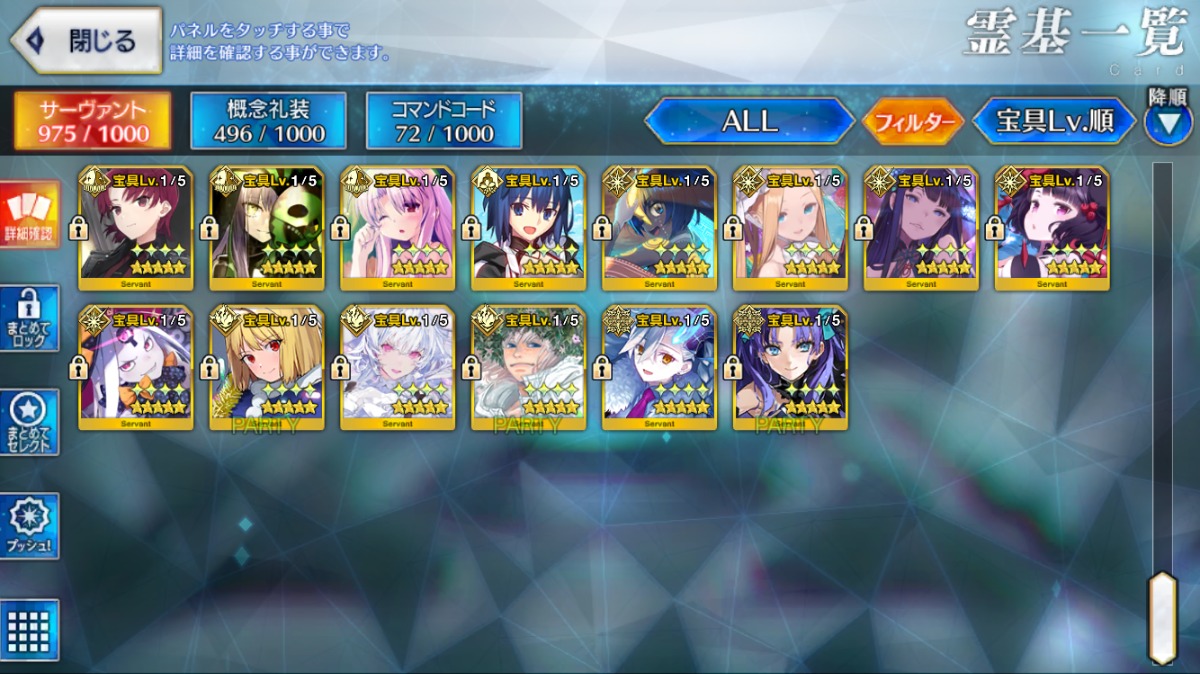Click the scrollbar handle on the right
This screenshot has height=674, width=1200.
(x=1161, y=616)
